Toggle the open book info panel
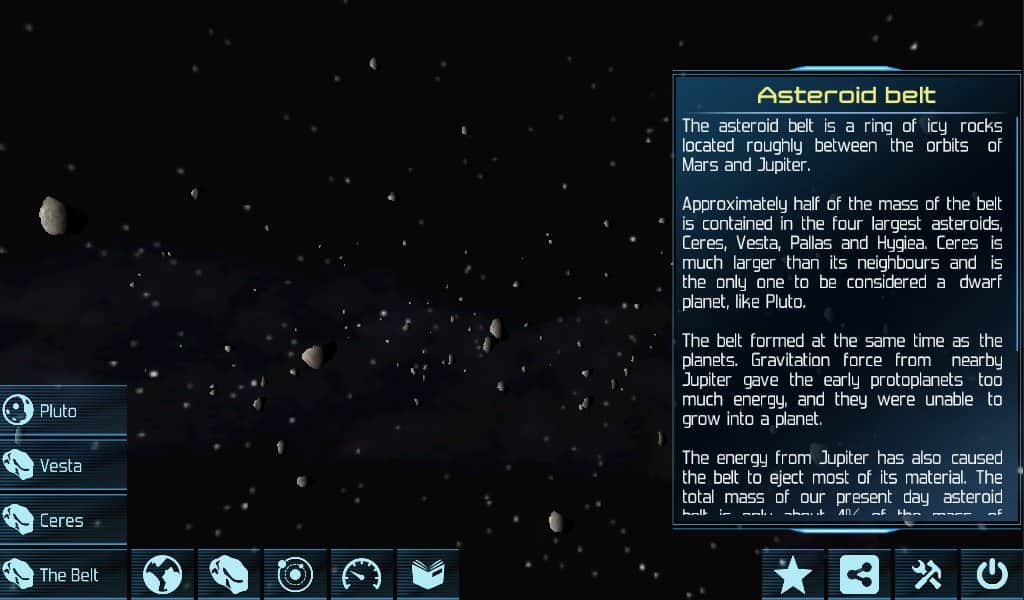This screenshot has width=1024, height=600. (427, 575)
